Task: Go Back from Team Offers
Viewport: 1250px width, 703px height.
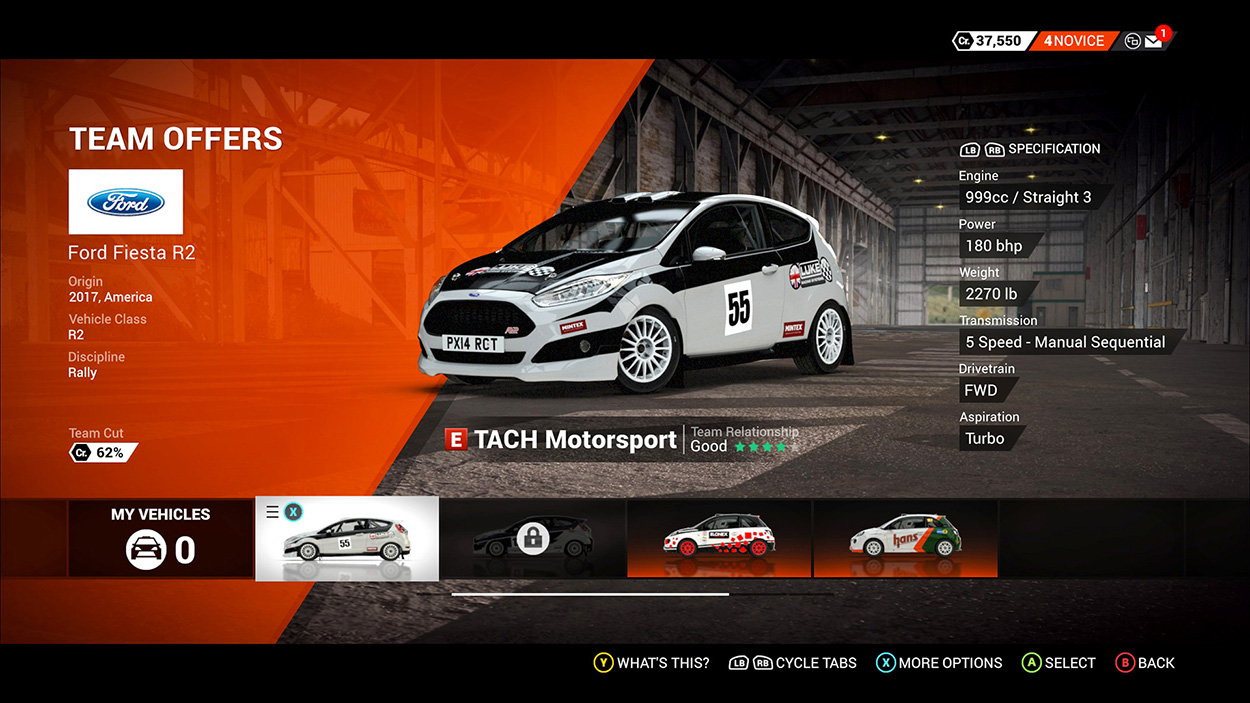Action: coord(1145,663)
